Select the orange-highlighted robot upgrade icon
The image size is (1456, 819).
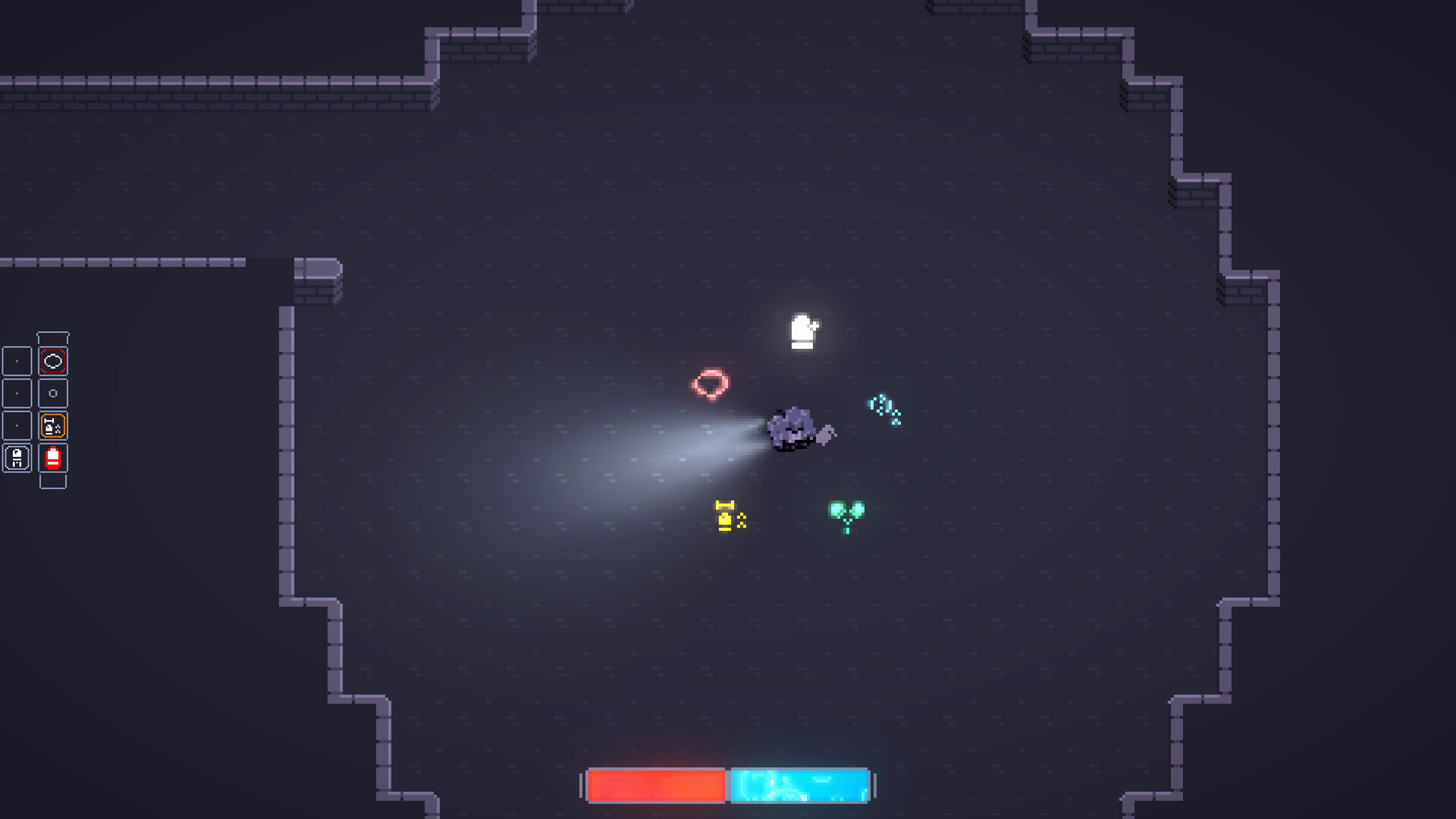point(52,425)
